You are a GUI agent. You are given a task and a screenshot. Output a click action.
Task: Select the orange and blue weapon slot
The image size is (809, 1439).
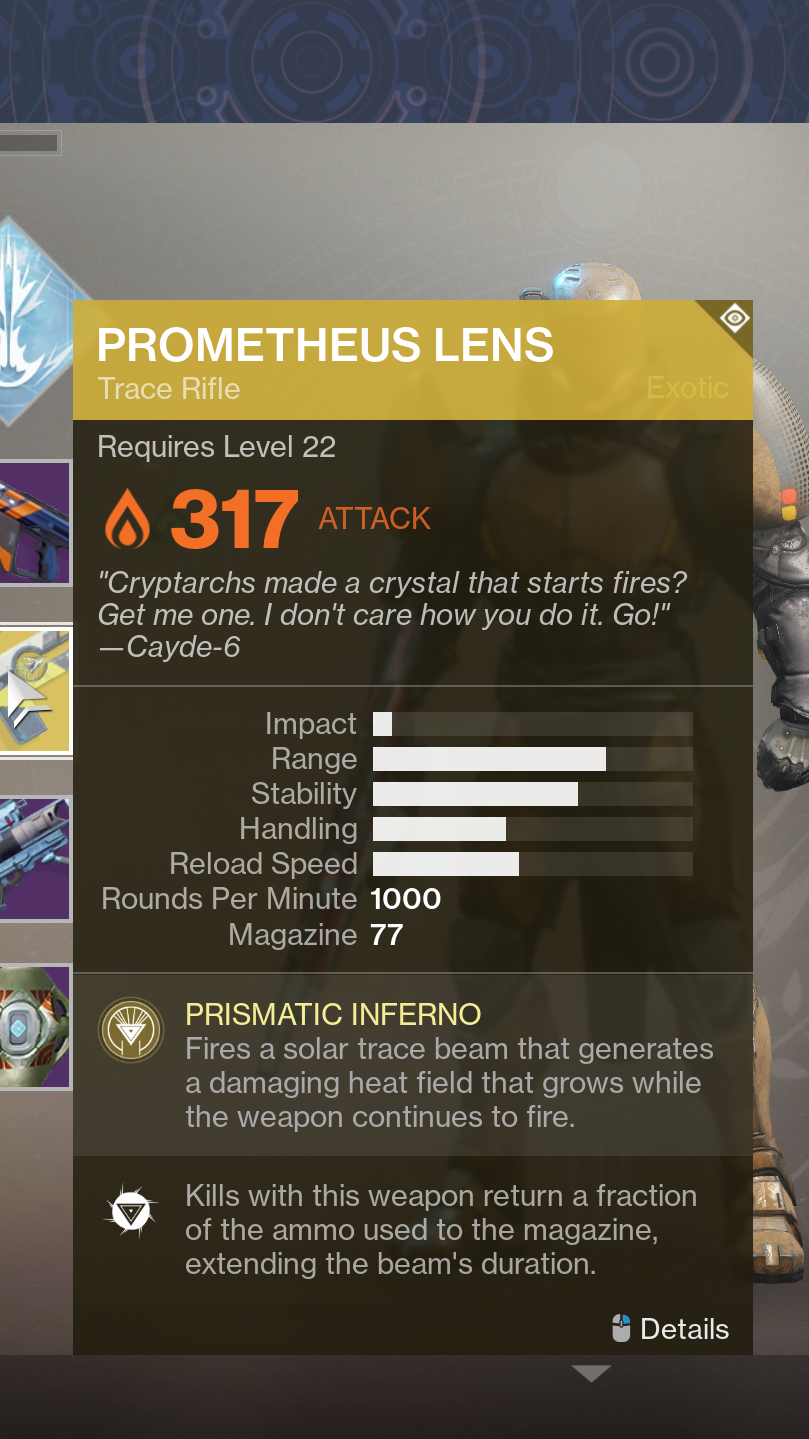33,523
